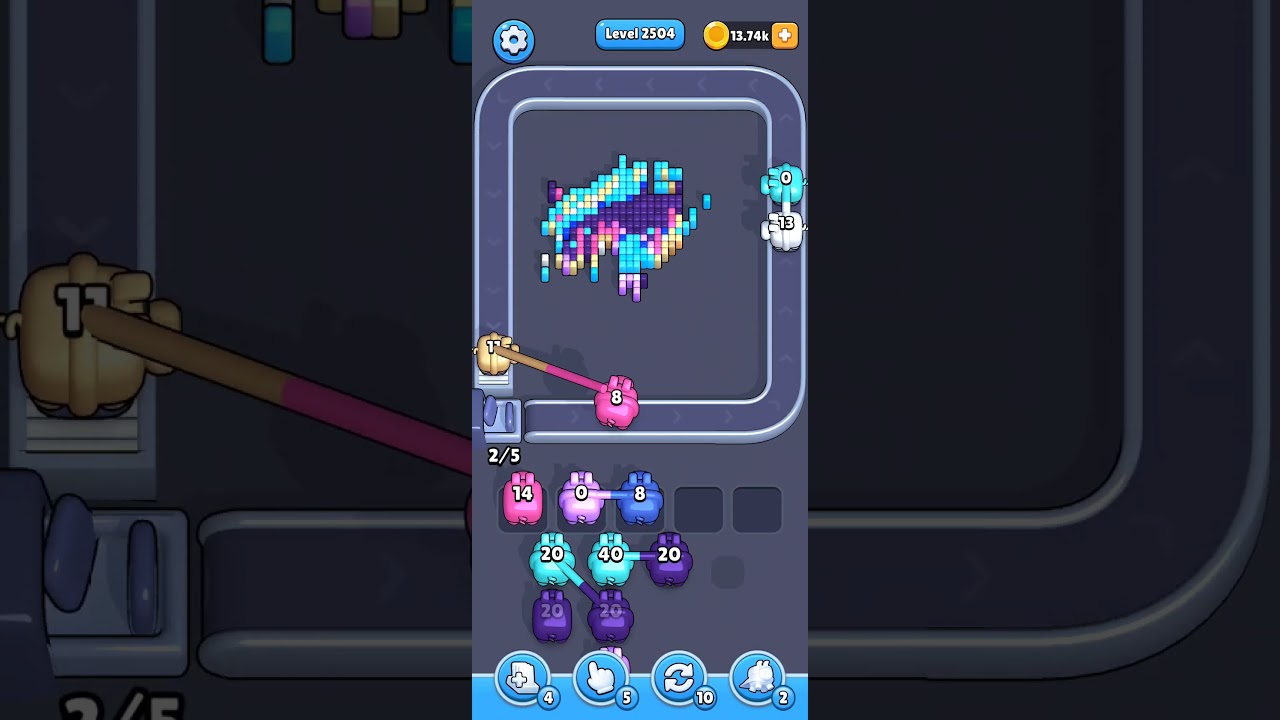Open the Level 2504 badge
This screenshot has height=720, width=1280.
(639, 34)
